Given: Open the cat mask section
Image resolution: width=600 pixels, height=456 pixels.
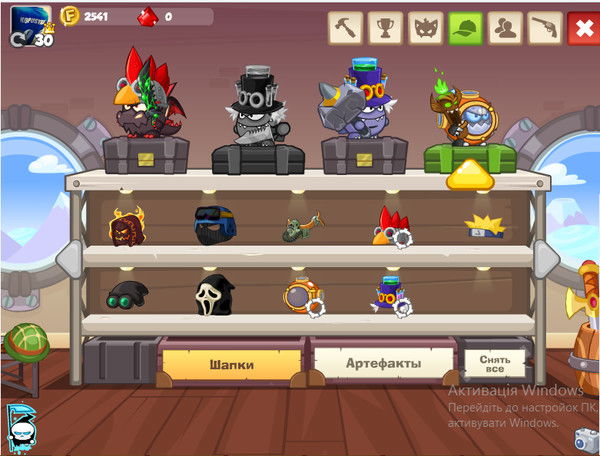Looking at the screenshot, I should pos(425,28).
